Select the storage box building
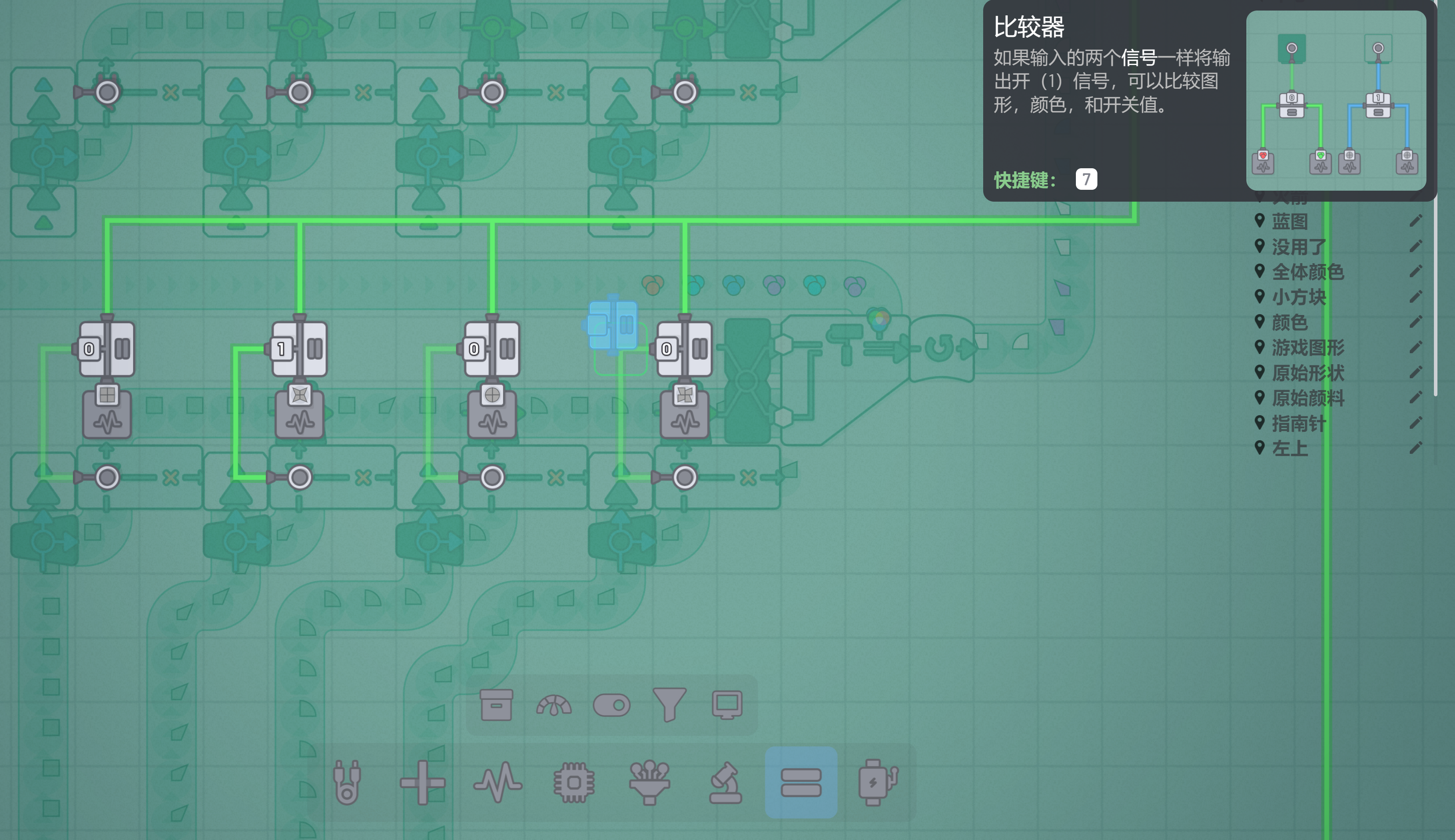 496,705
